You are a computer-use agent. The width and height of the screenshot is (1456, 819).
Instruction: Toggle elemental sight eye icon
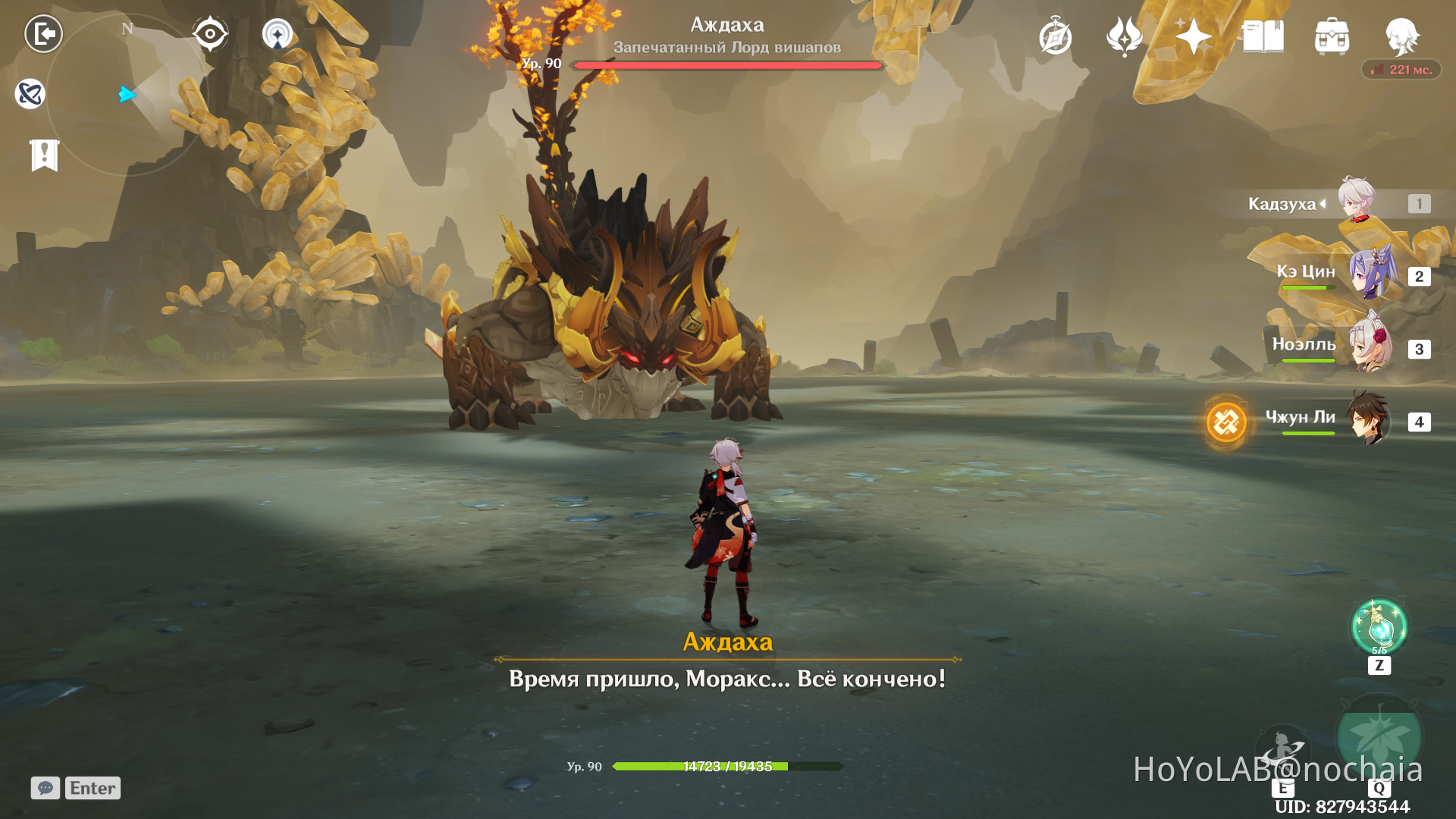tap(210, 34)
